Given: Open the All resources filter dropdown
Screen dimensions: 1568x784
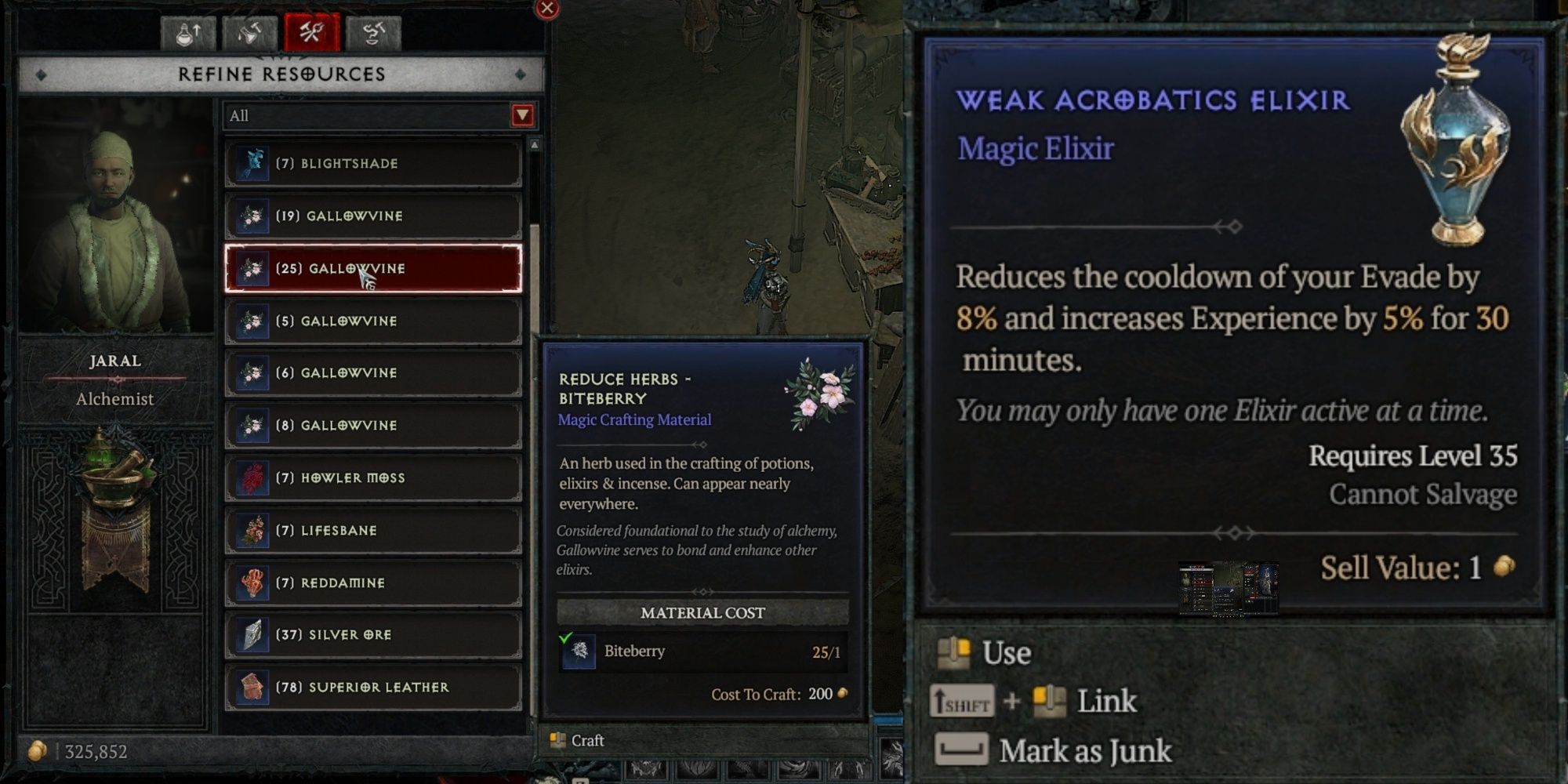Looking at the screenshot, I should 376,116.
